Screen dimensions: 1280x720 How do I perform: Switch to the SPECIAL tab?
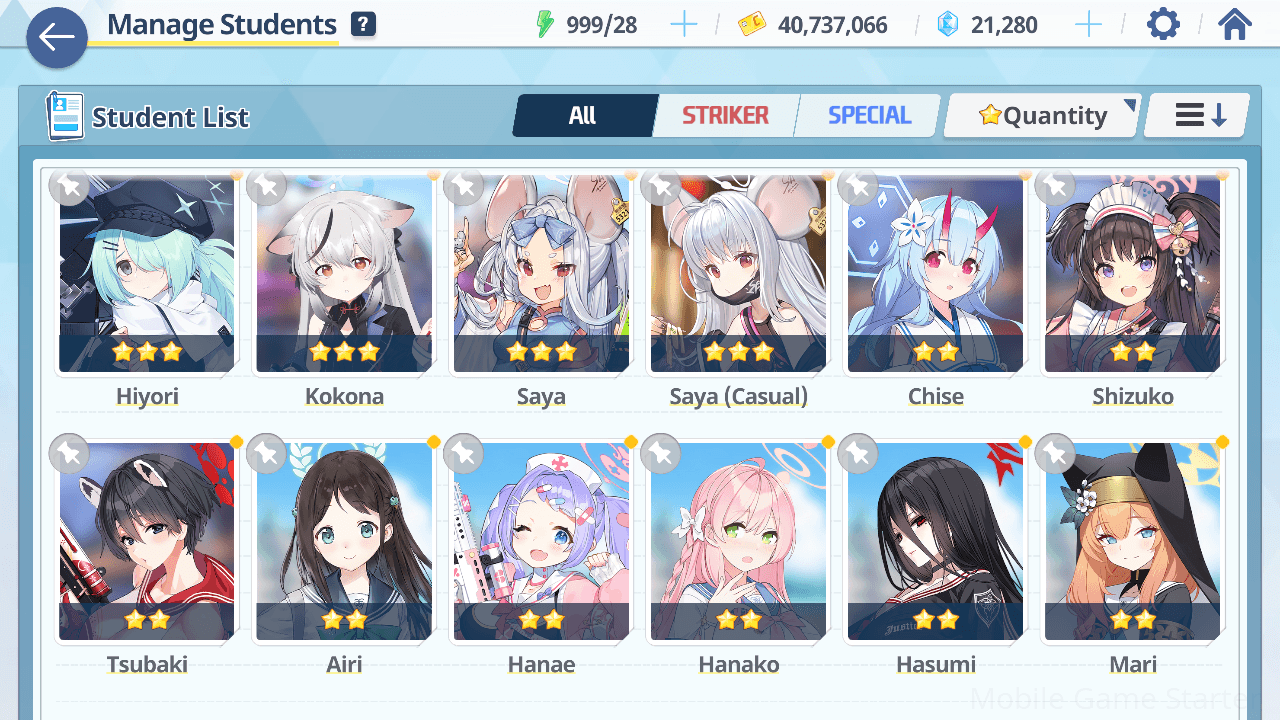pos(869,116)
